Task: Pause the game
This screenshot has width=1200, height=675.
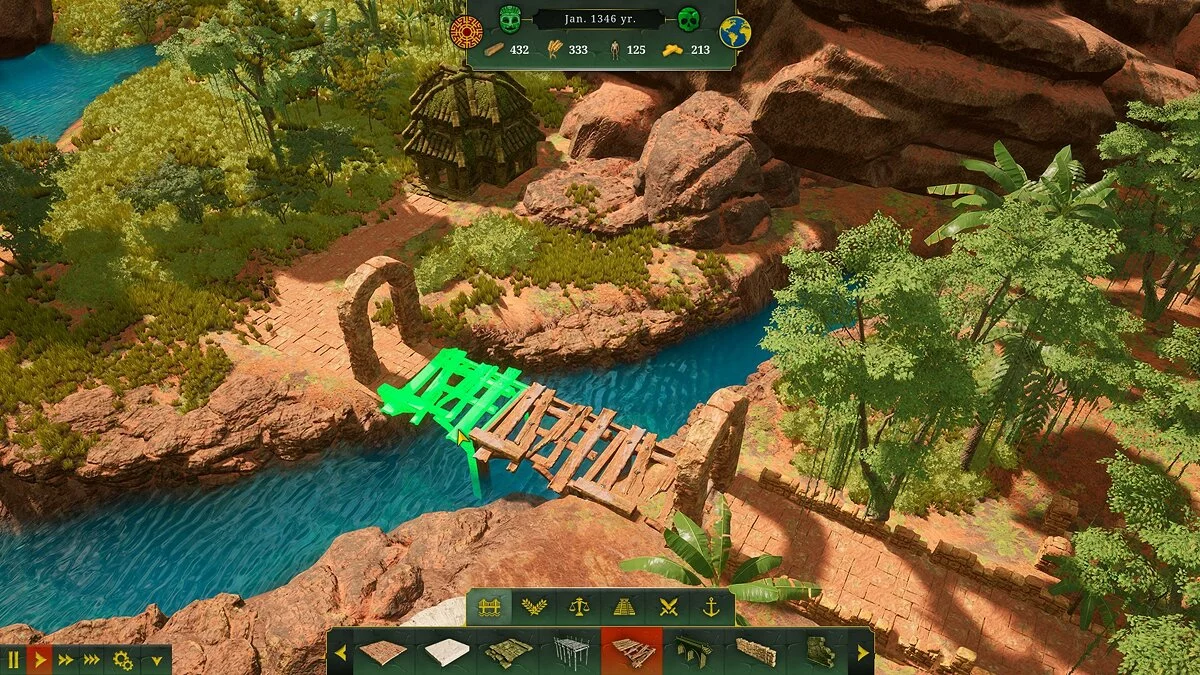Action: [x=13, y=660]
